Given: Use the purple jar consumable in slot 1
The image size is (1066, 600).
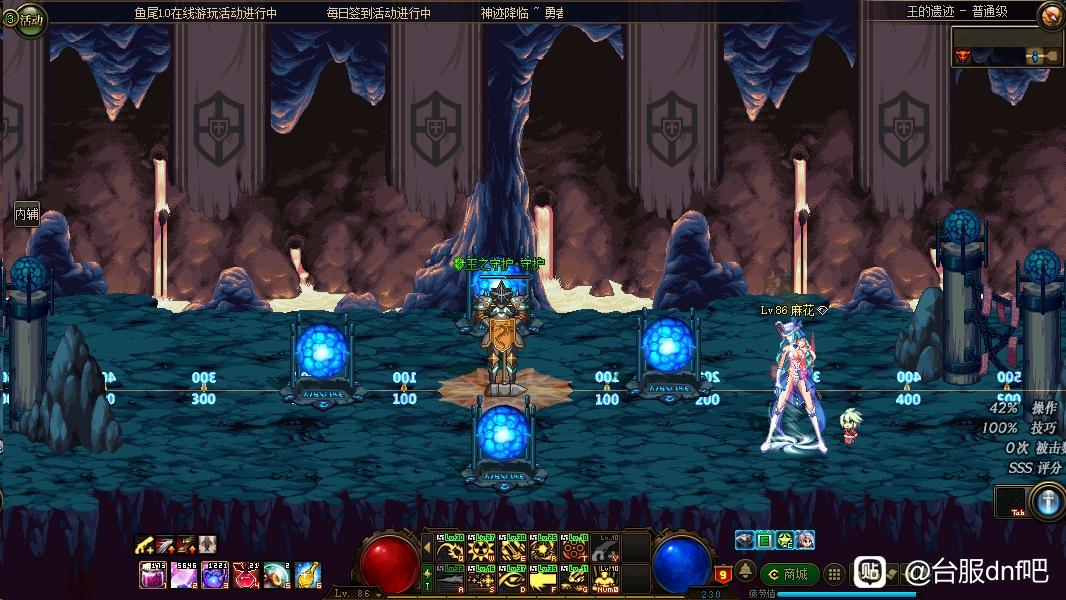Looking at the screenshot, I should 153,575.
